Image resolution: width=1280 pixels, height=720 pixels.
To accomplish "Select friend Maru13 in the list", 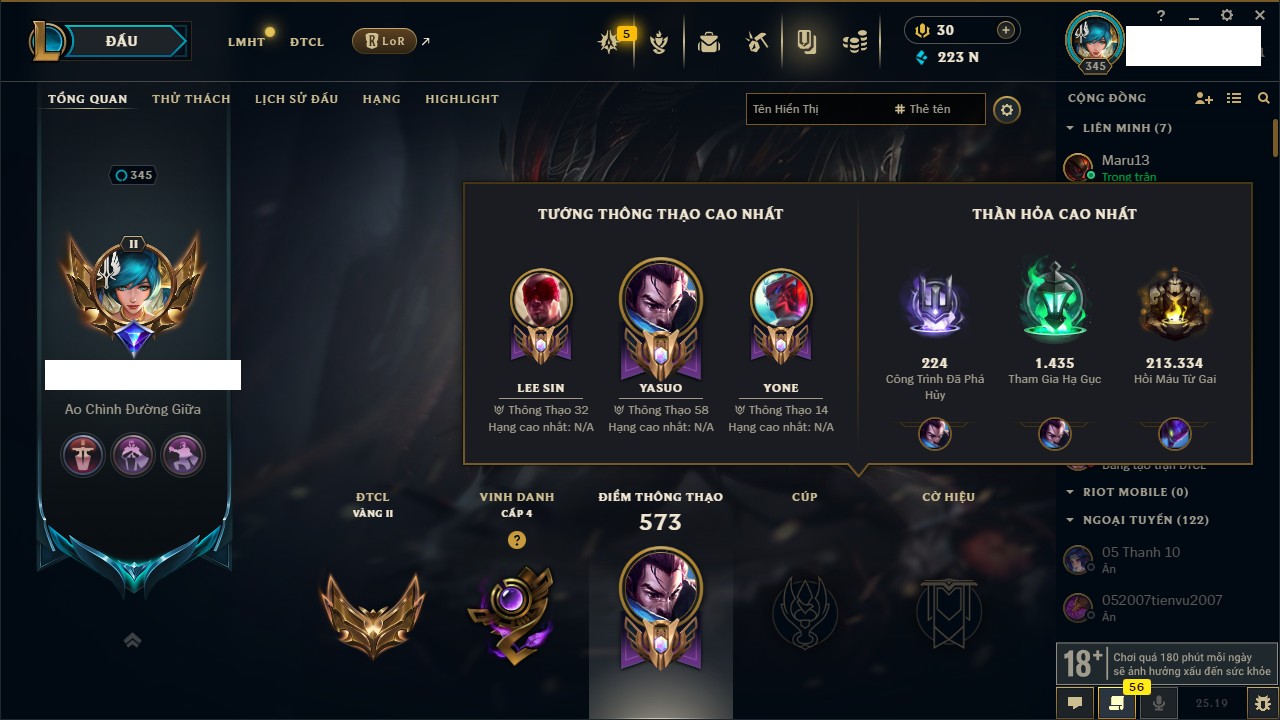I will tap(1126, 160).
